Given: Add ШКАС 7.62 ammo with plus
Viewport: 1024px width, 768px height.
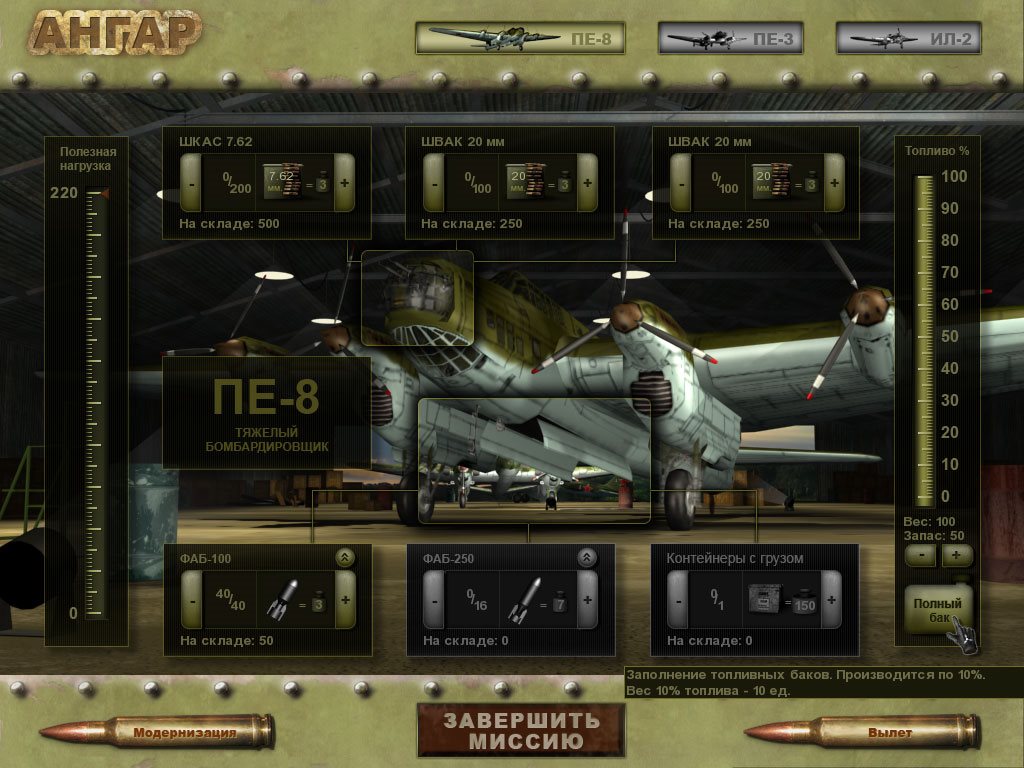Looking at the screenshot, I should pos(345,183).
